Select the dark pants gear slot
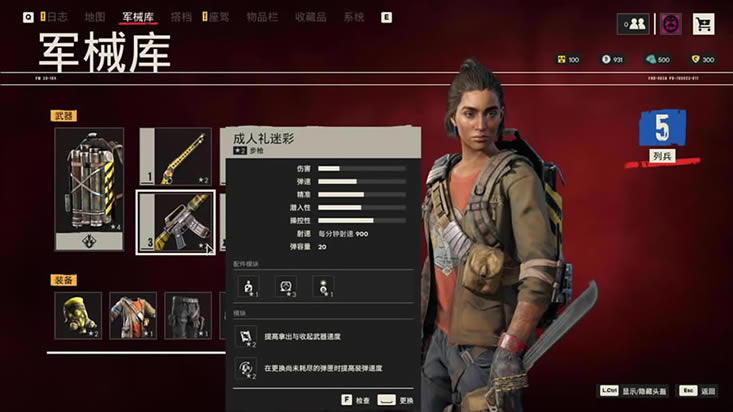The image size is (733, 412). point(187,315)
